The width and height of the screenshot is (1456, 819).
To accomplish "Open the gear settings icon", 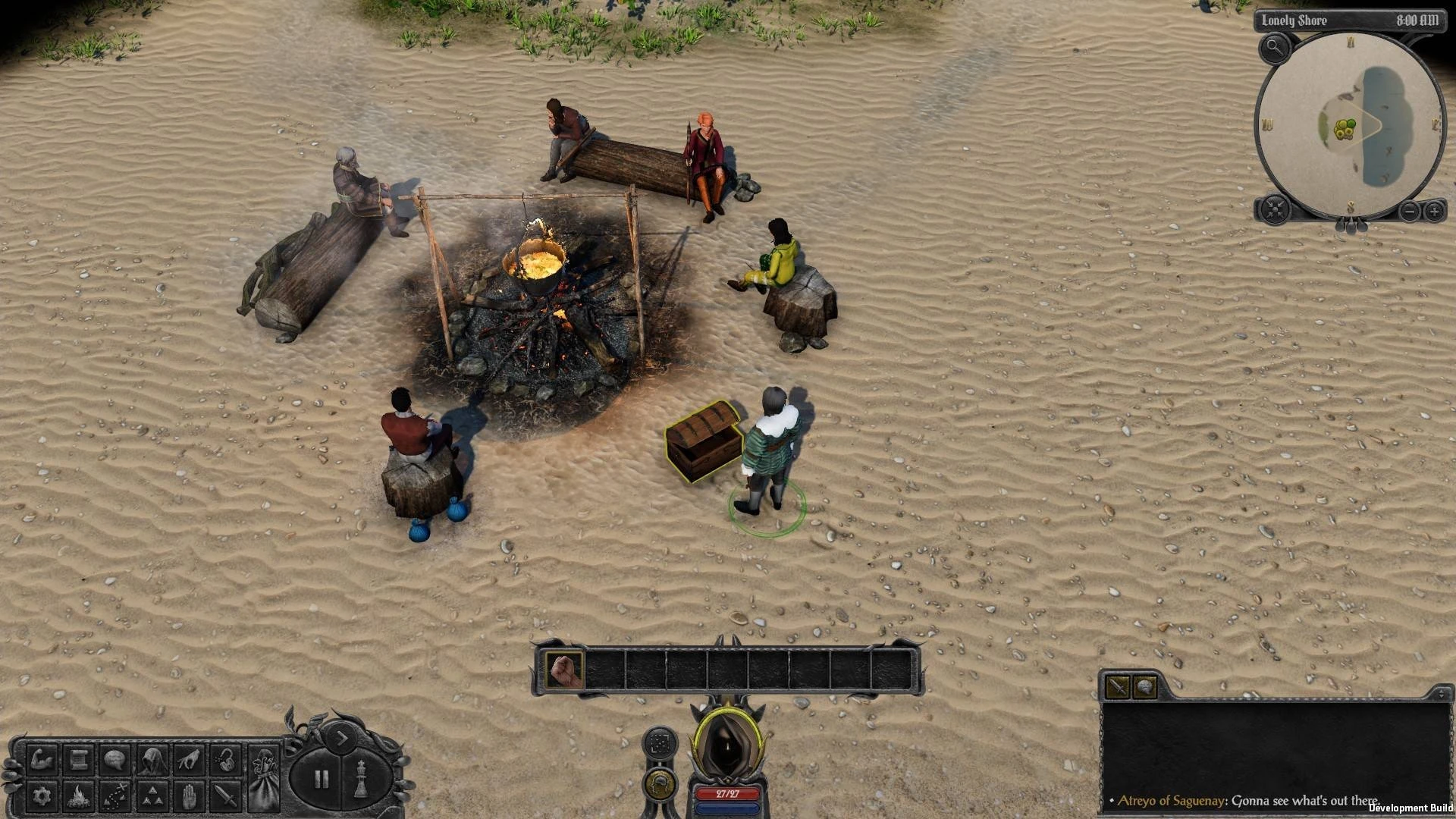I will 42,796.
